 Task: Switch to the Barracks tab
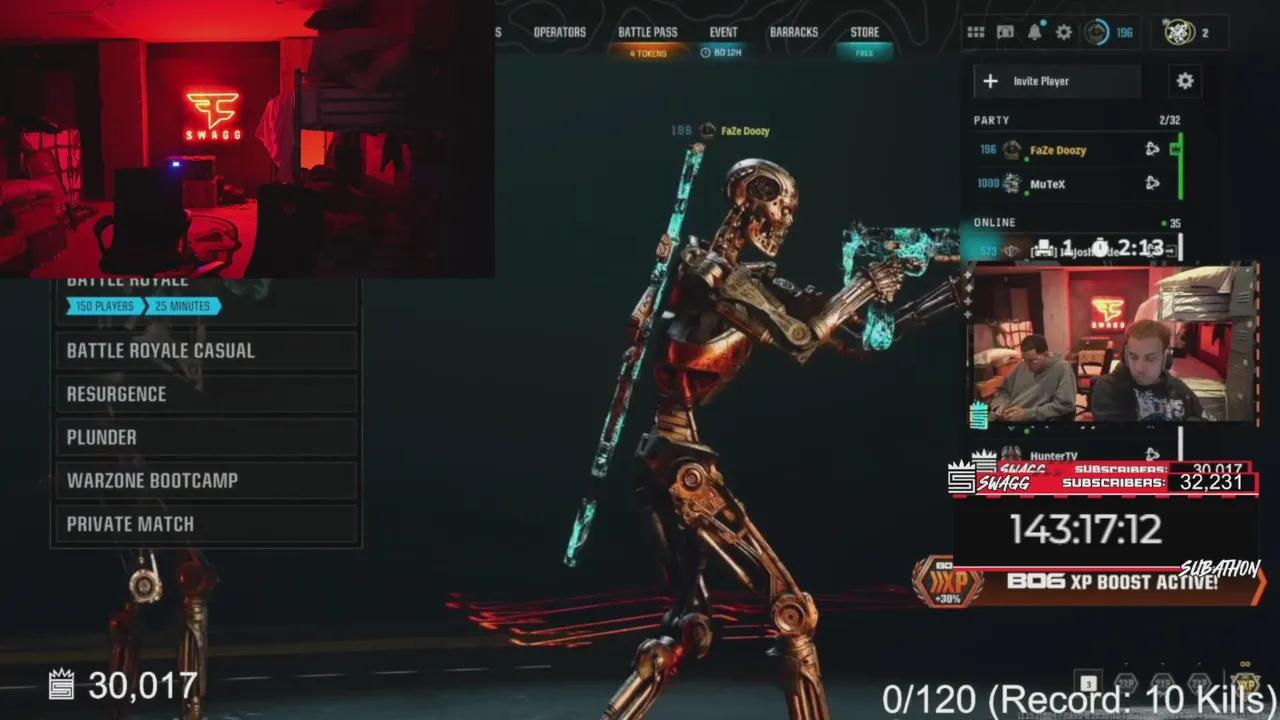[794, 31]
